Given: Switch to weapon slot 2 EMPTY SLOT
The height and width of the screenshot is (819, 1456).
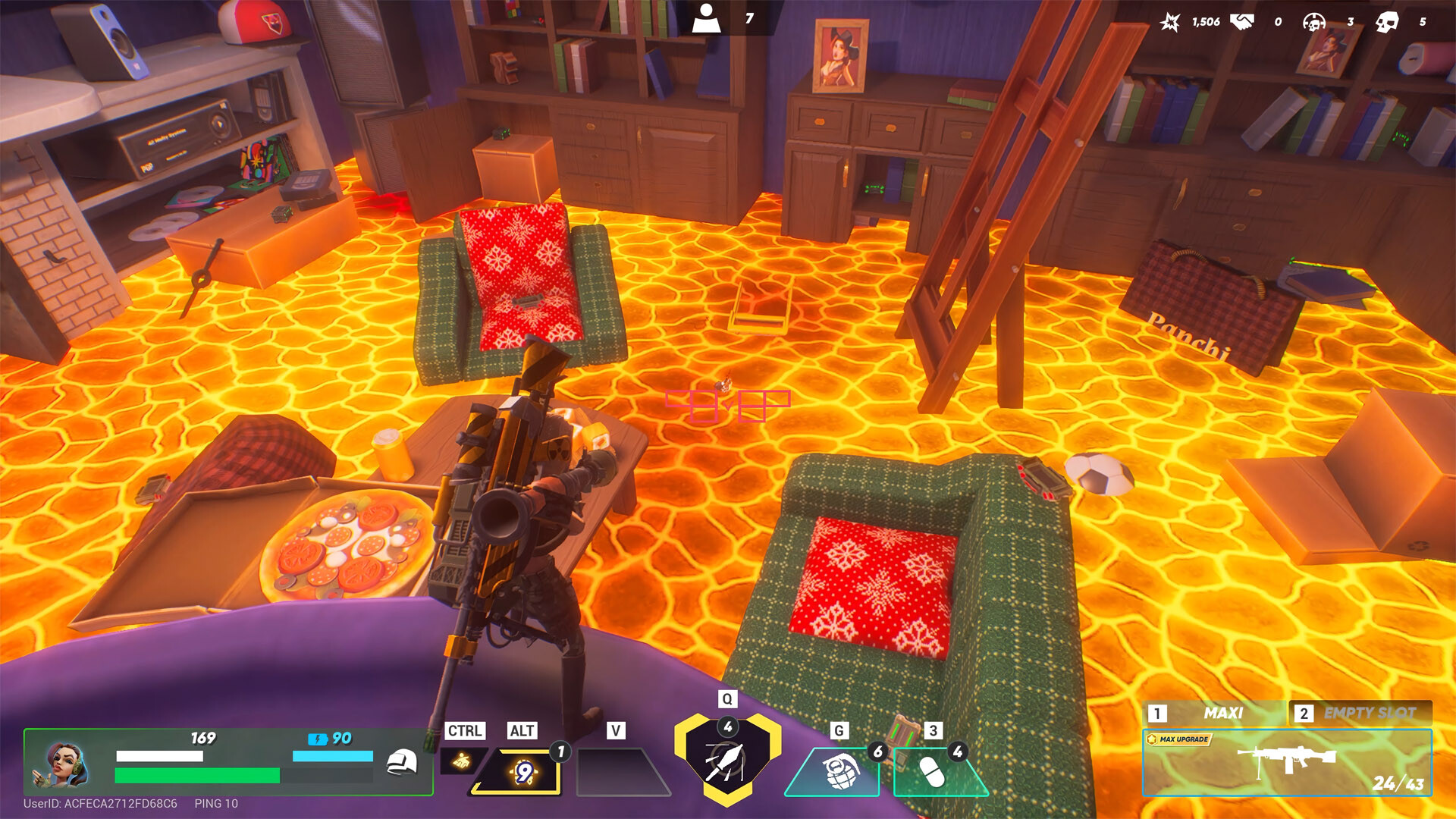Looking at the screenshot, I should click(x=1369, y=713).
